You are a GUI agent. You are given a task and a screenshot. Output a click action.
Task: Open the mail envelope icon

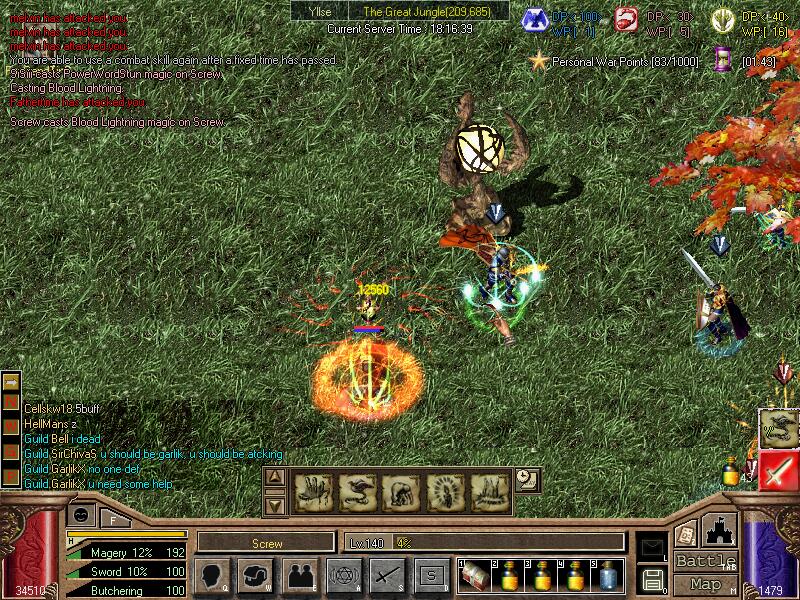[x=652, y=548]
